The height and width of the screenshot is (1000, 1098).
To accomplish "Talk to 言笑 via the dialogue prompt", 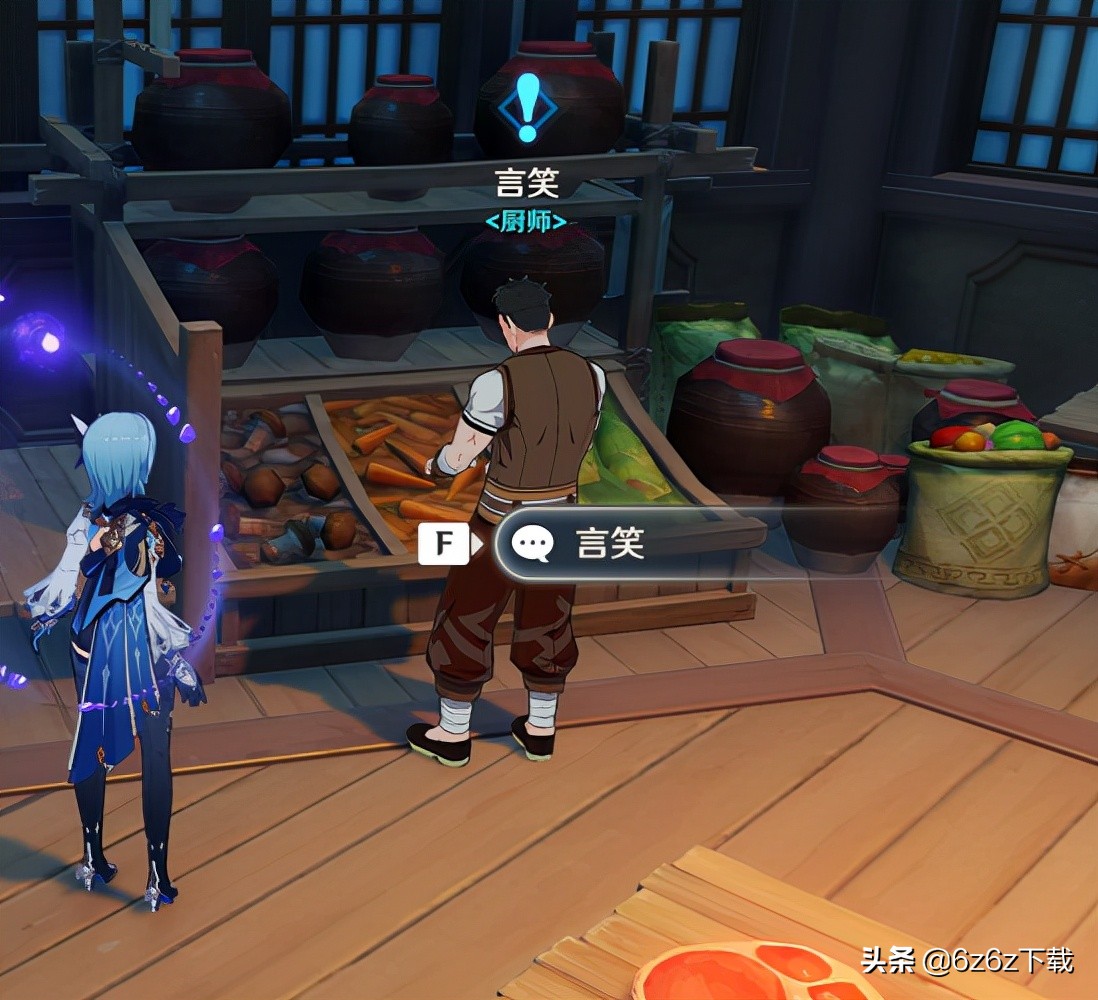I will (608, 543).
